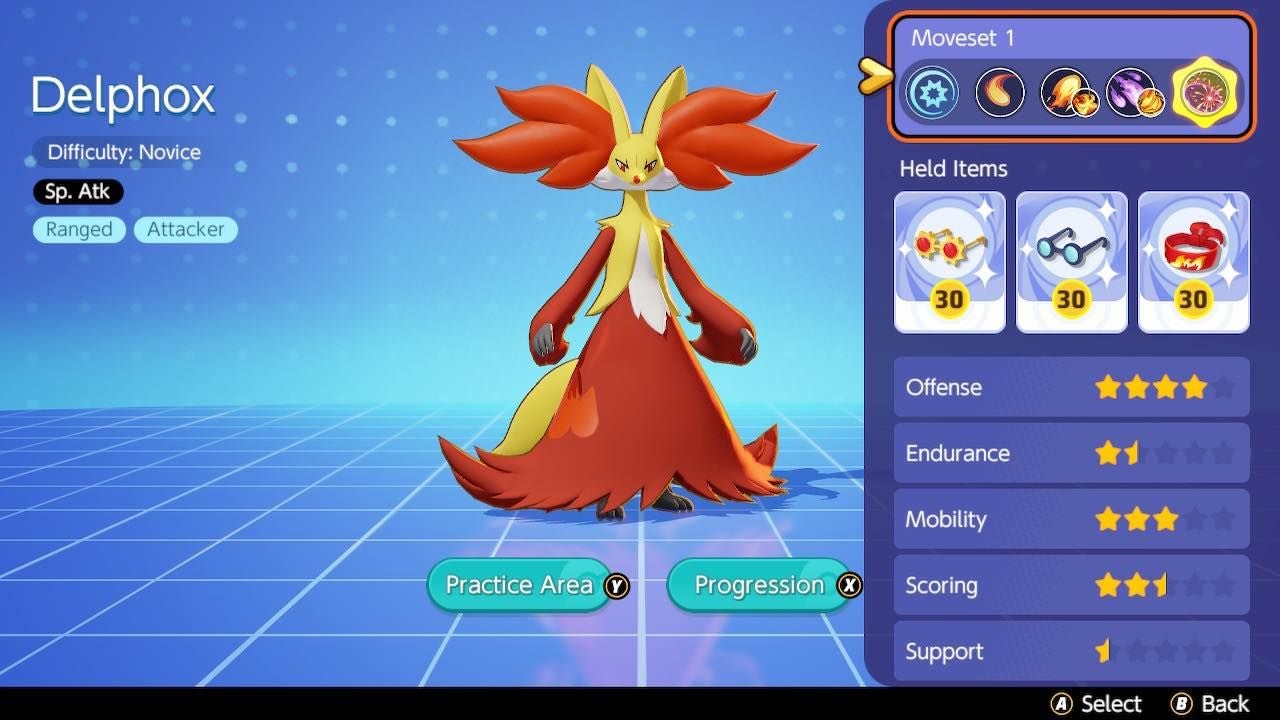Click the Sp. Atk badge

click(x=77, y=191)
